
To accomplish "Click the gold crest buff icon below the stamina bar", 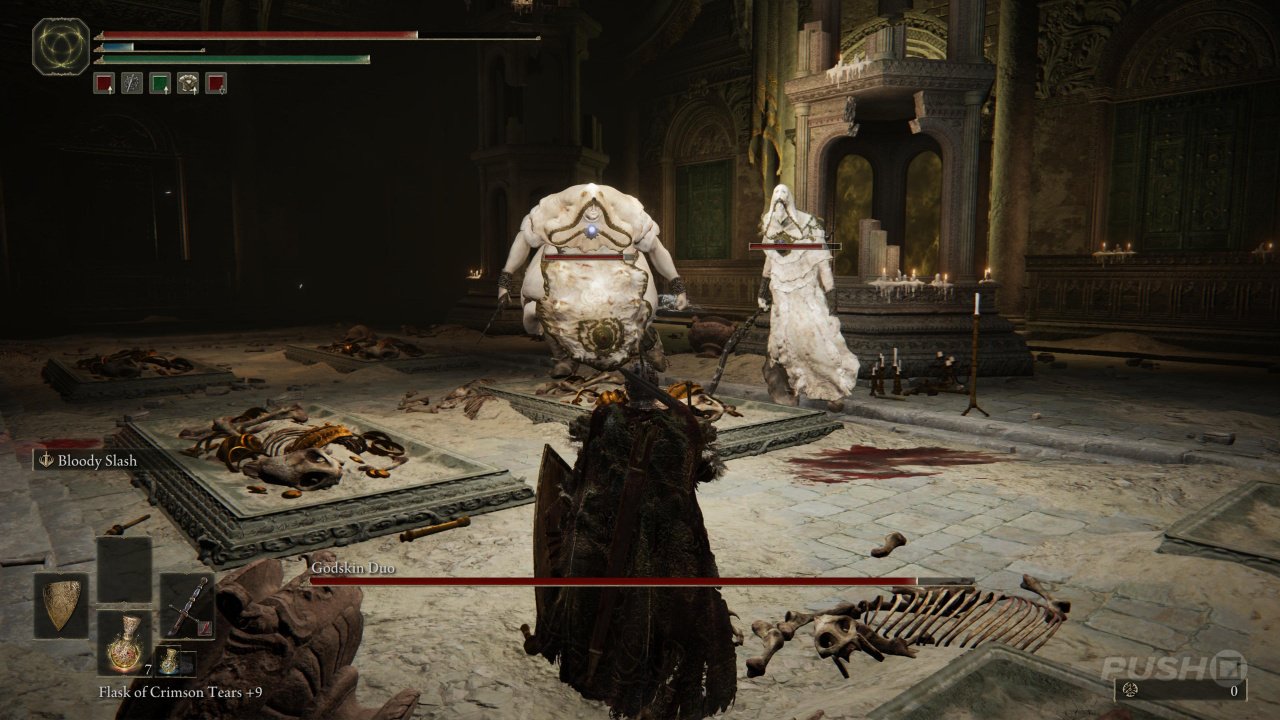I will pyautogui.click(x=189, y=82).
